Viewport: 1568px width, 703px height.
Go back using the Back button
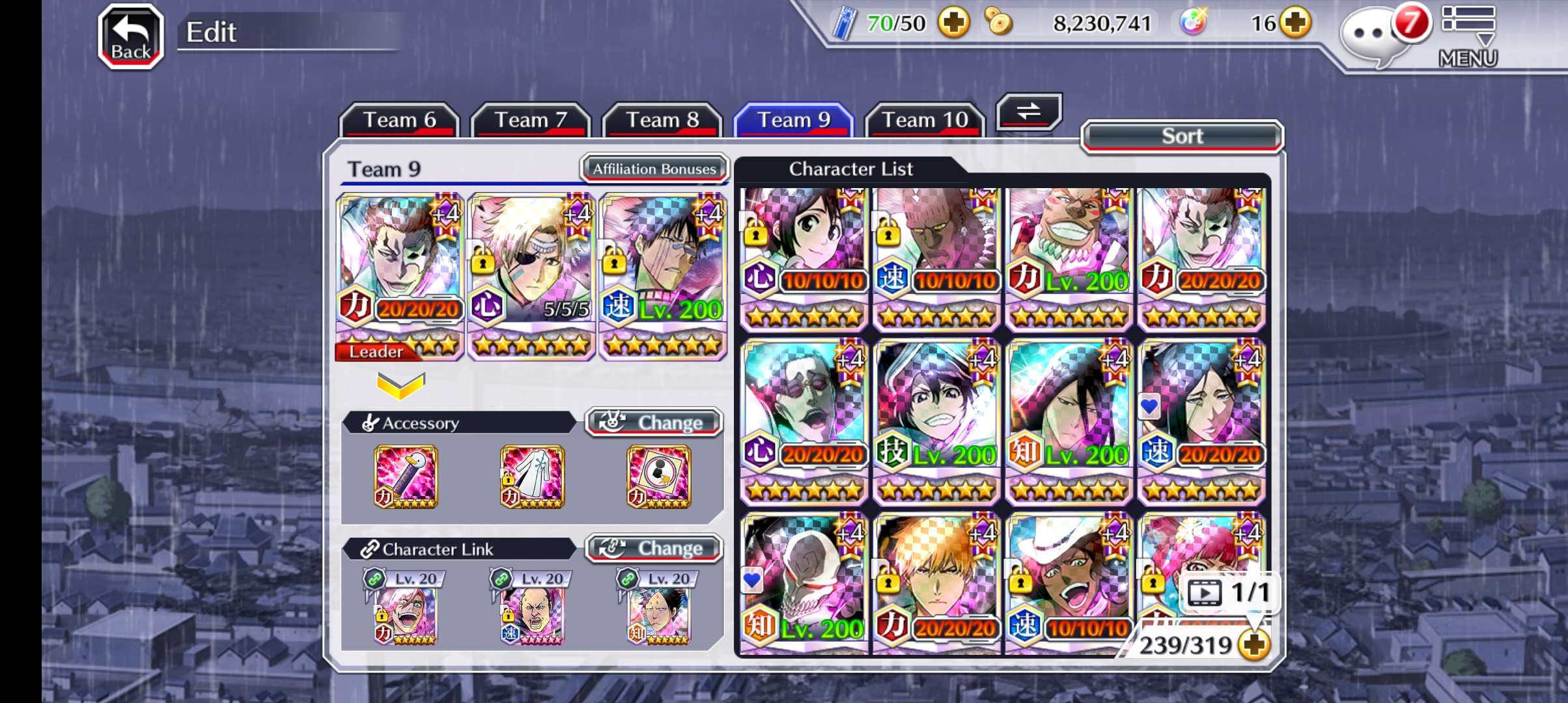point(130,37)
